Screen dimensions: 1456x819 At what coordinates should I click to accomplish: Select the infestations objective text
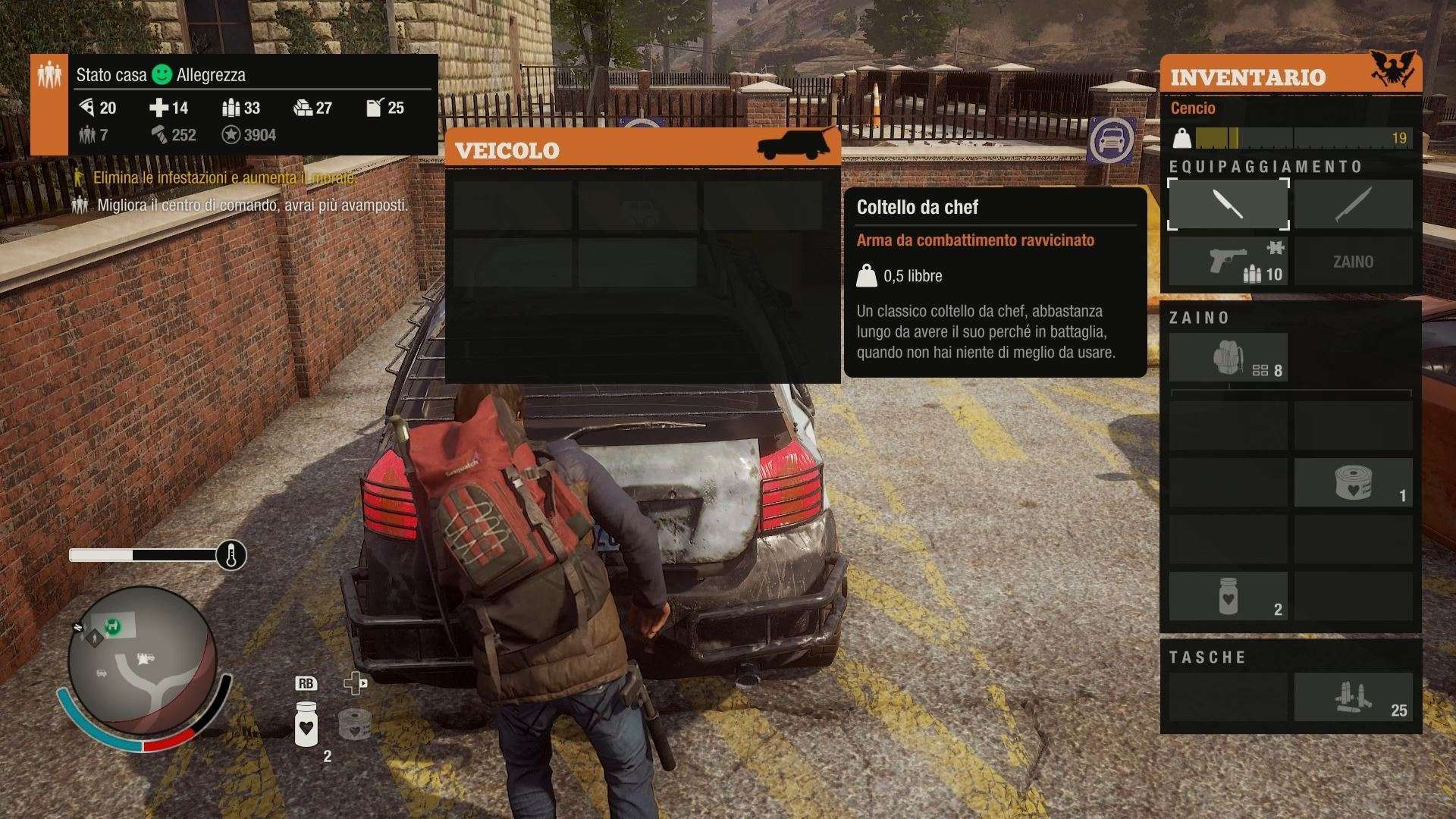click(224, 178)
